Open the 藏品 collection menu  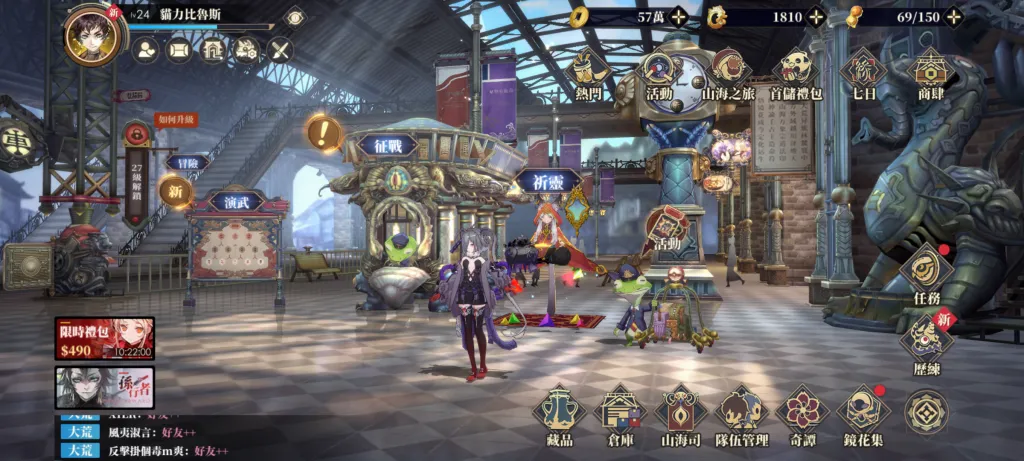(x=559, y=413)
